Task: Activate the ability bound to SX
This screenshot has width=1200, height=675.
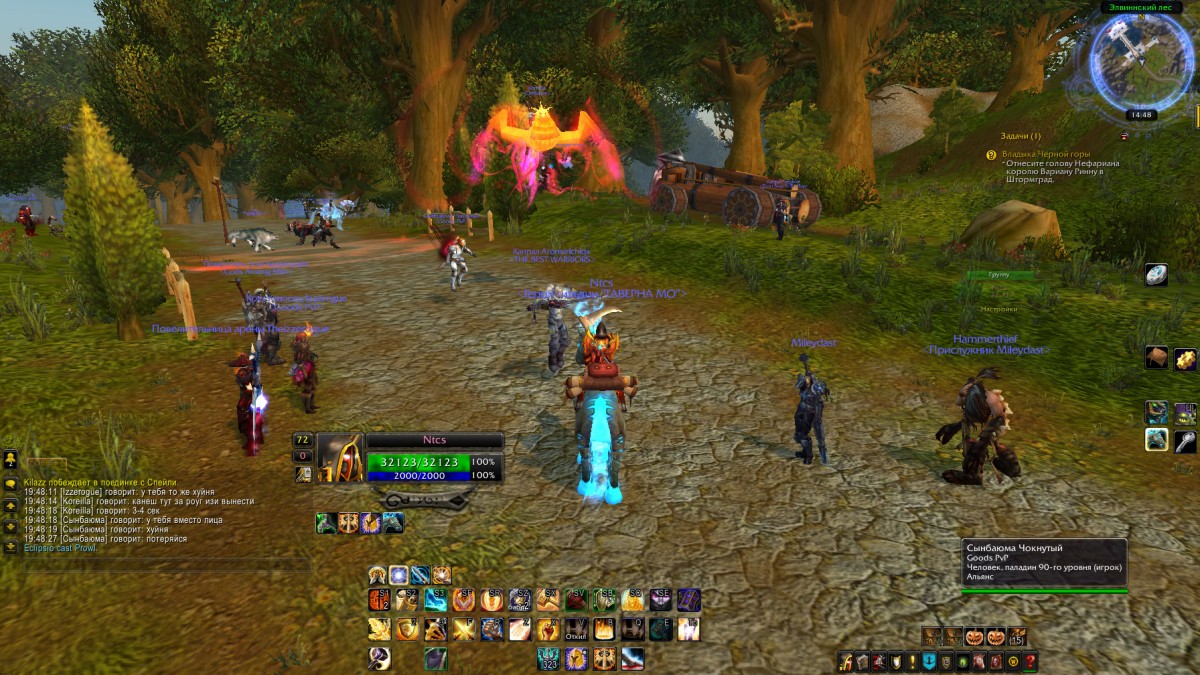Action: point(547,599)
